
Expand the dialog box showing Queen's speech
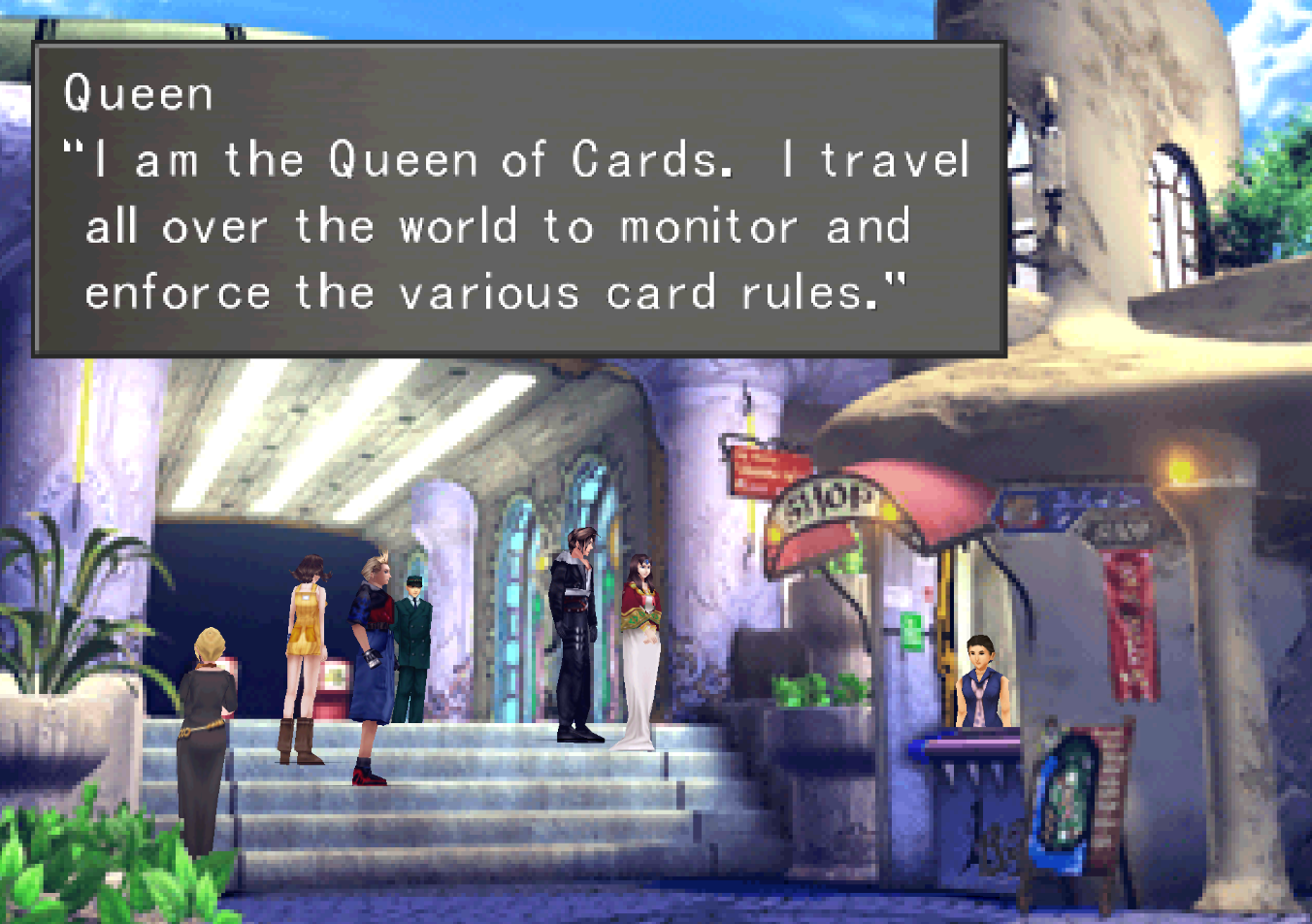514,194
